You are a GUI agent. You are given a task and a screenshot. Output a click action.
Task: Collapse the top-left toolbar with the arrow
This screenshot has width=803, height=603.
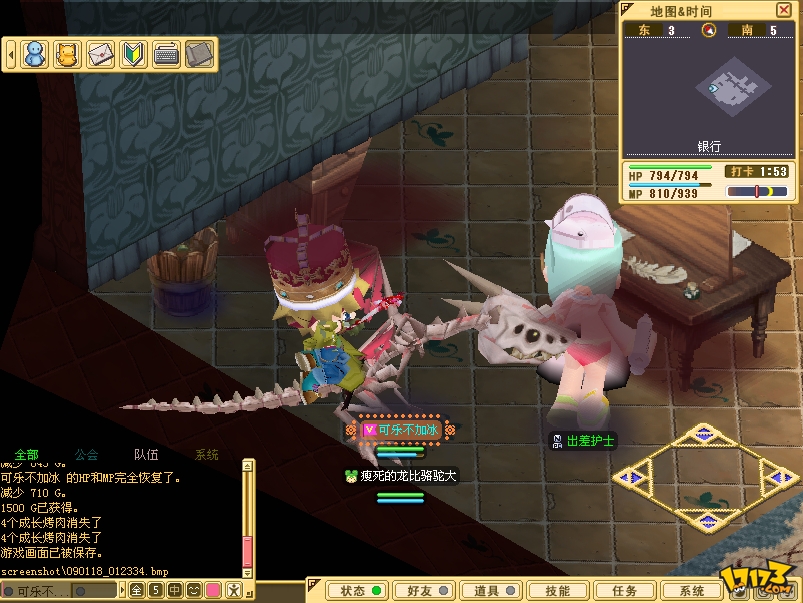11,54
